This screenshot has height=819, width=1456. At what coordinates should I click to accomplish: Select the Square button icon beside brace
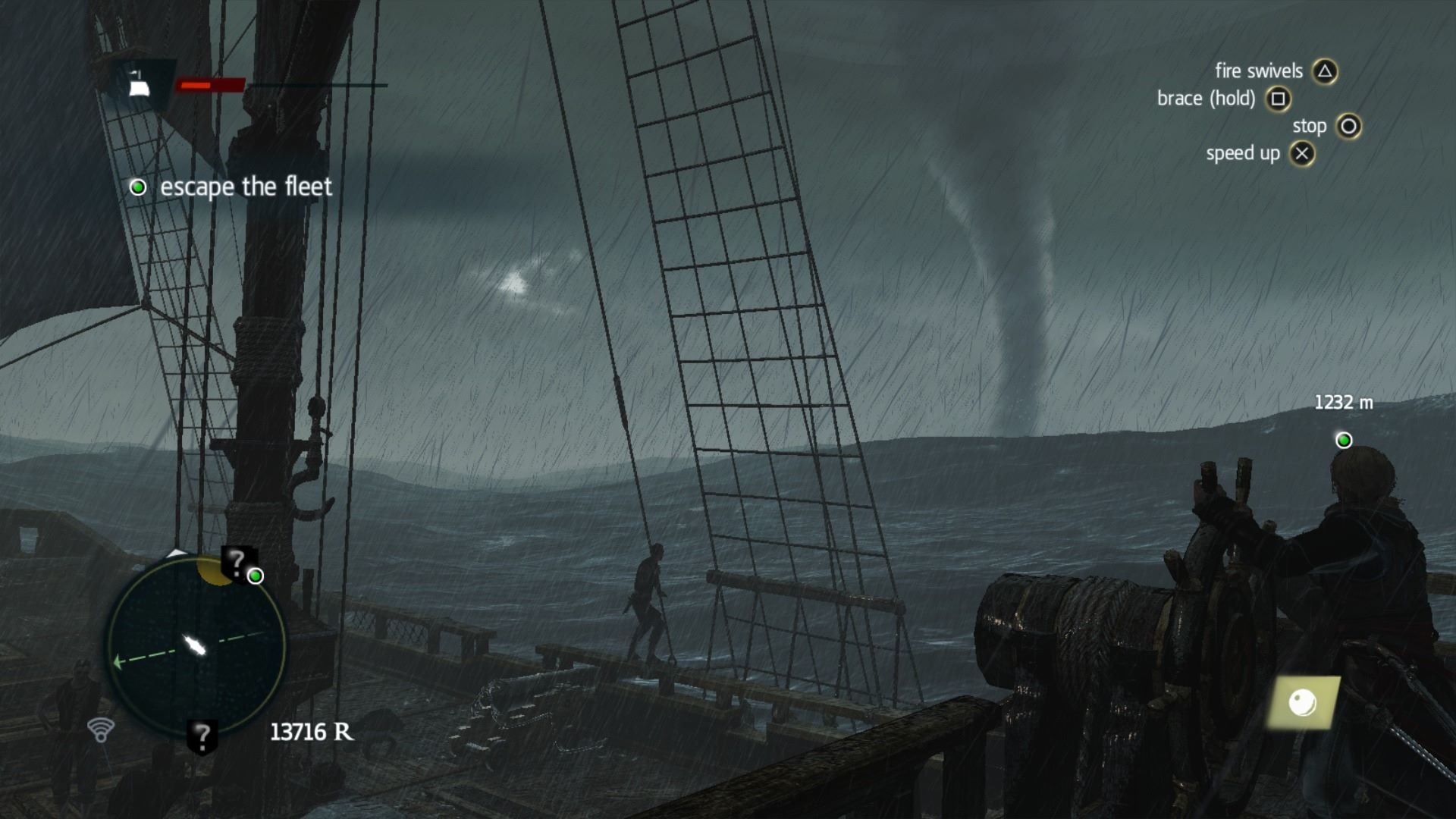1277,99
